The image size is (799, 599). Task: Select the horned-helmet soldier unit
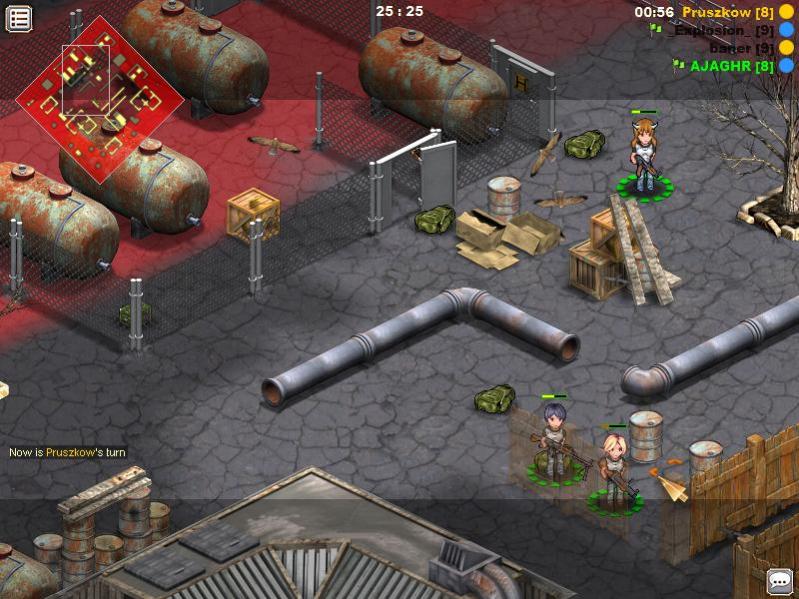pos(643,155)
